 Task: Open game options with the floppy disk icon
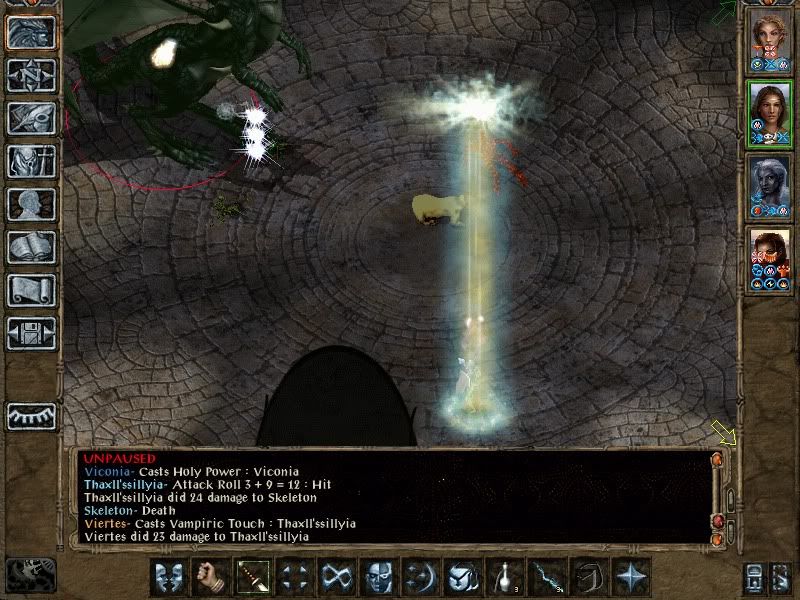[x=31, y=333]
